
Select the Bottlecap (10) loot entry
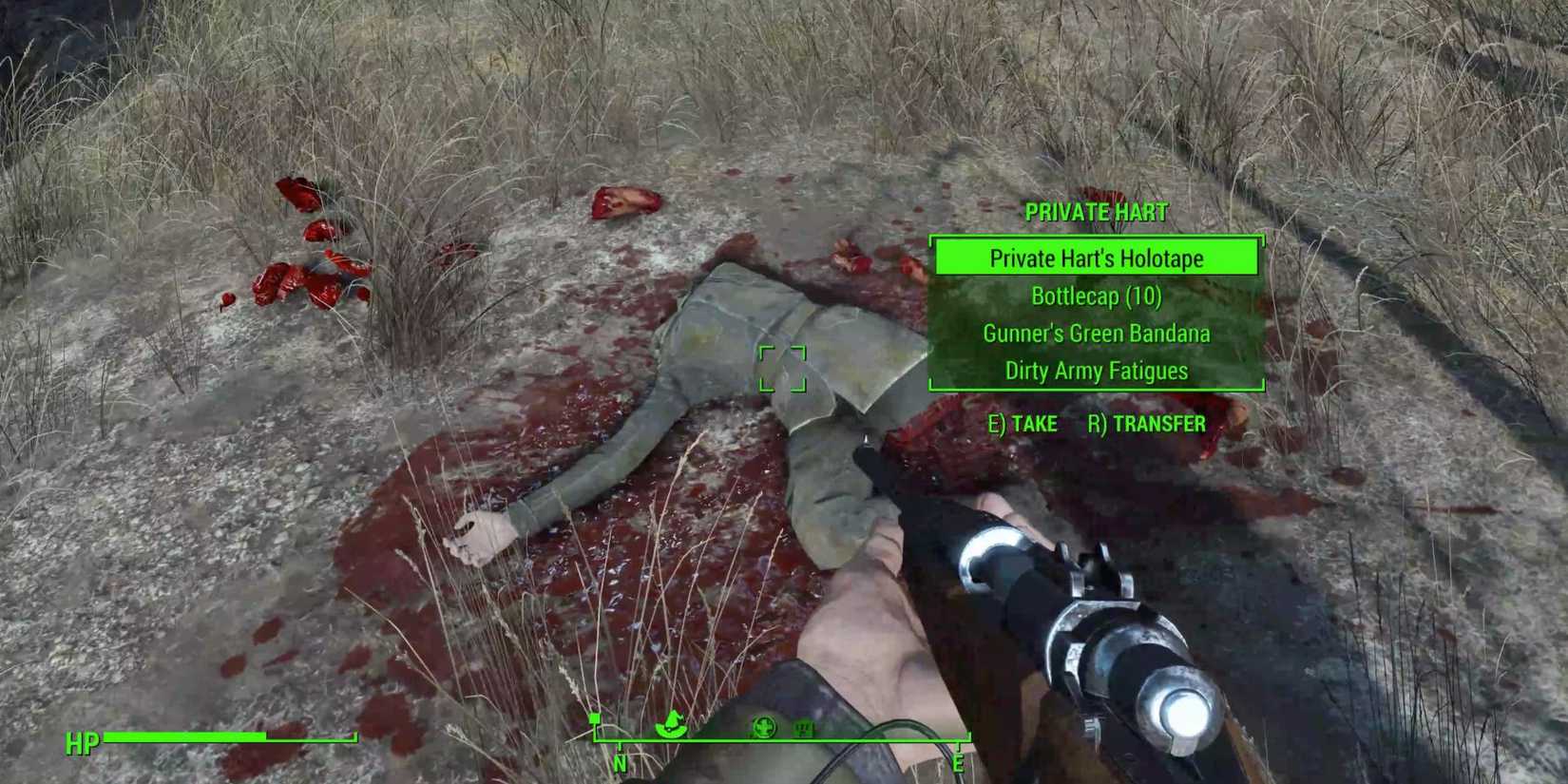click(x=1097, y=296)
